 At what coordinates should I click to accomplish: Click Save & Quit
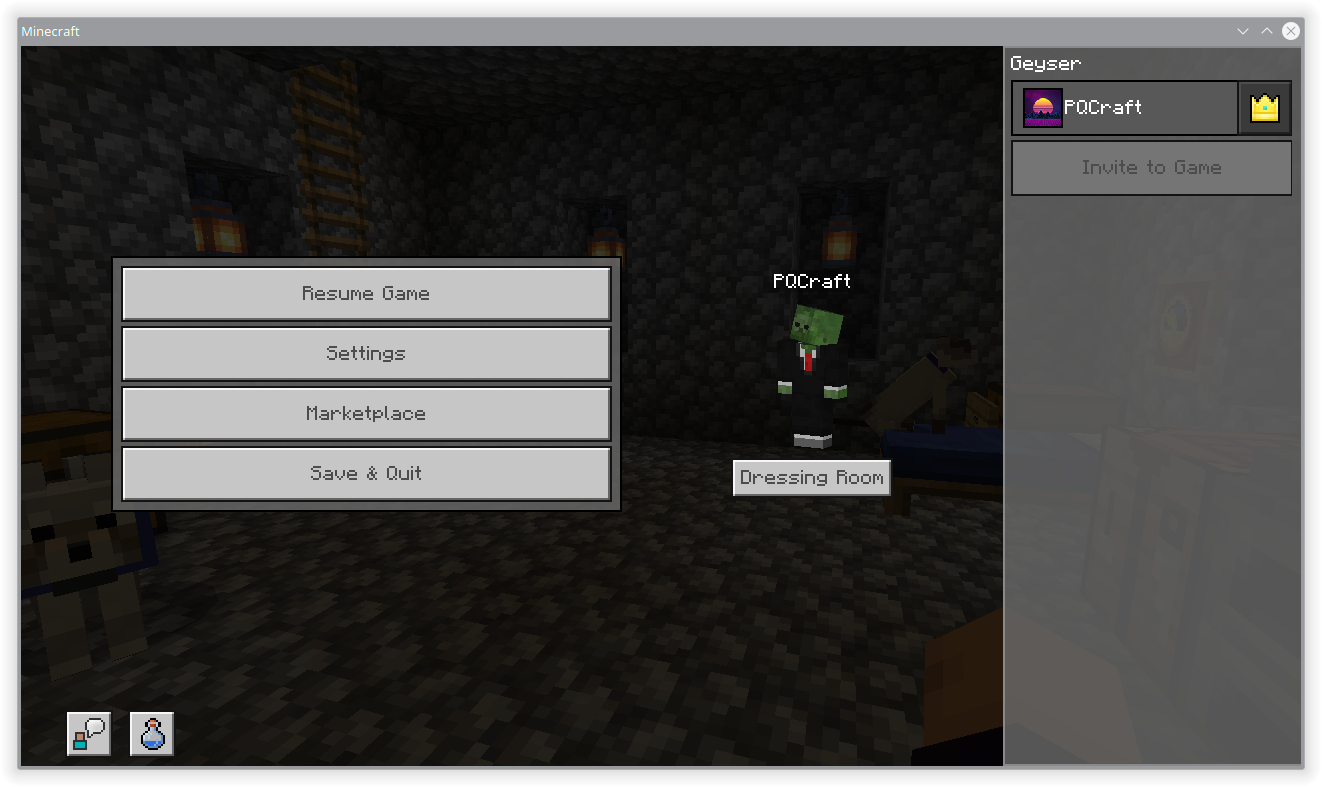pyautogui.click(x=366, y=473)
